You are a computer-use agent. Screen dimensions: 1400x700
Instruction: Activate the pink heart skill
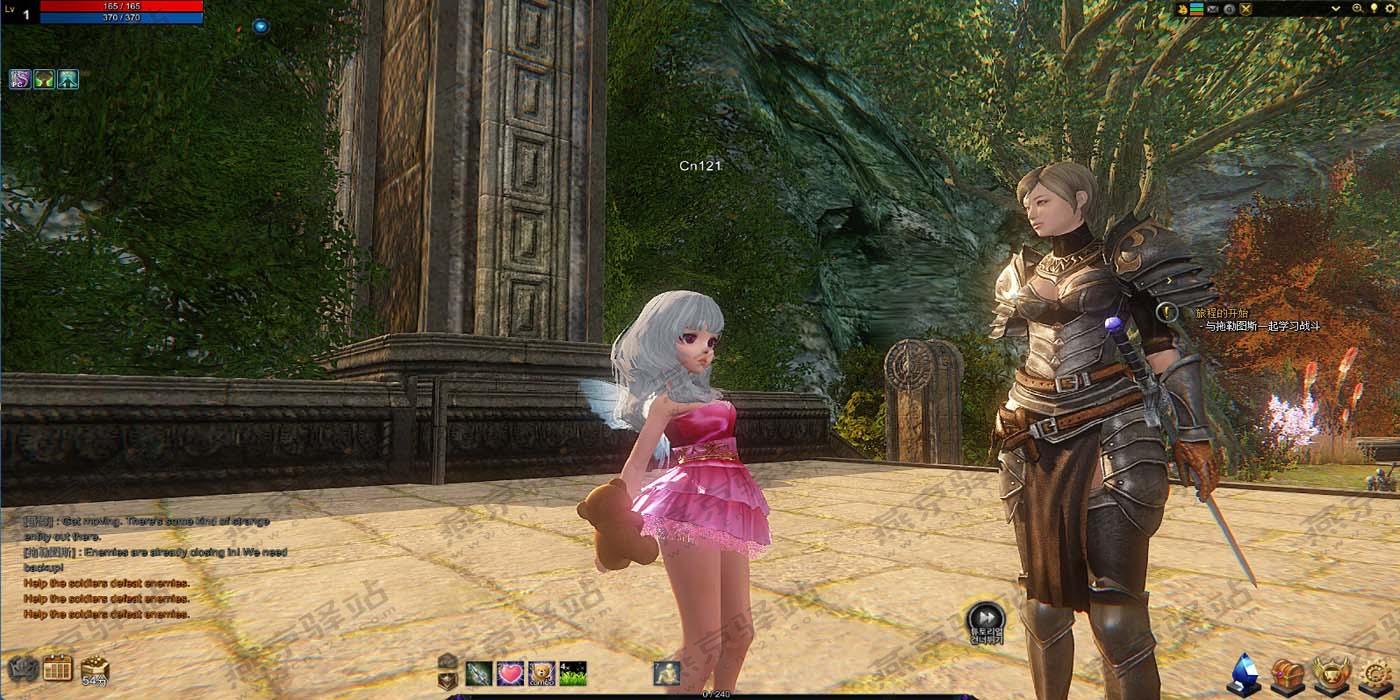coord(511,674)
